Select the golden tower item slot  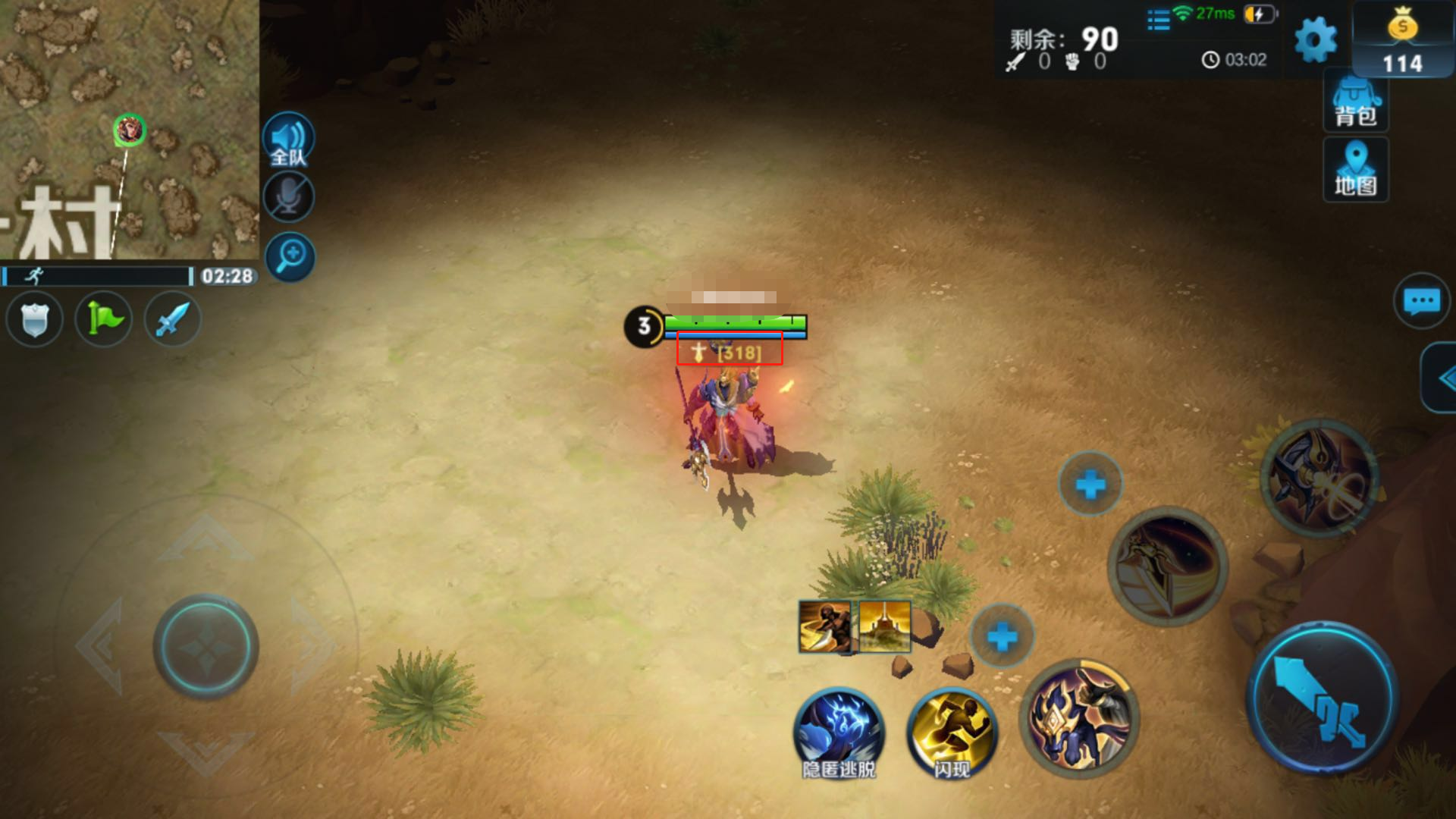[885, 626]
